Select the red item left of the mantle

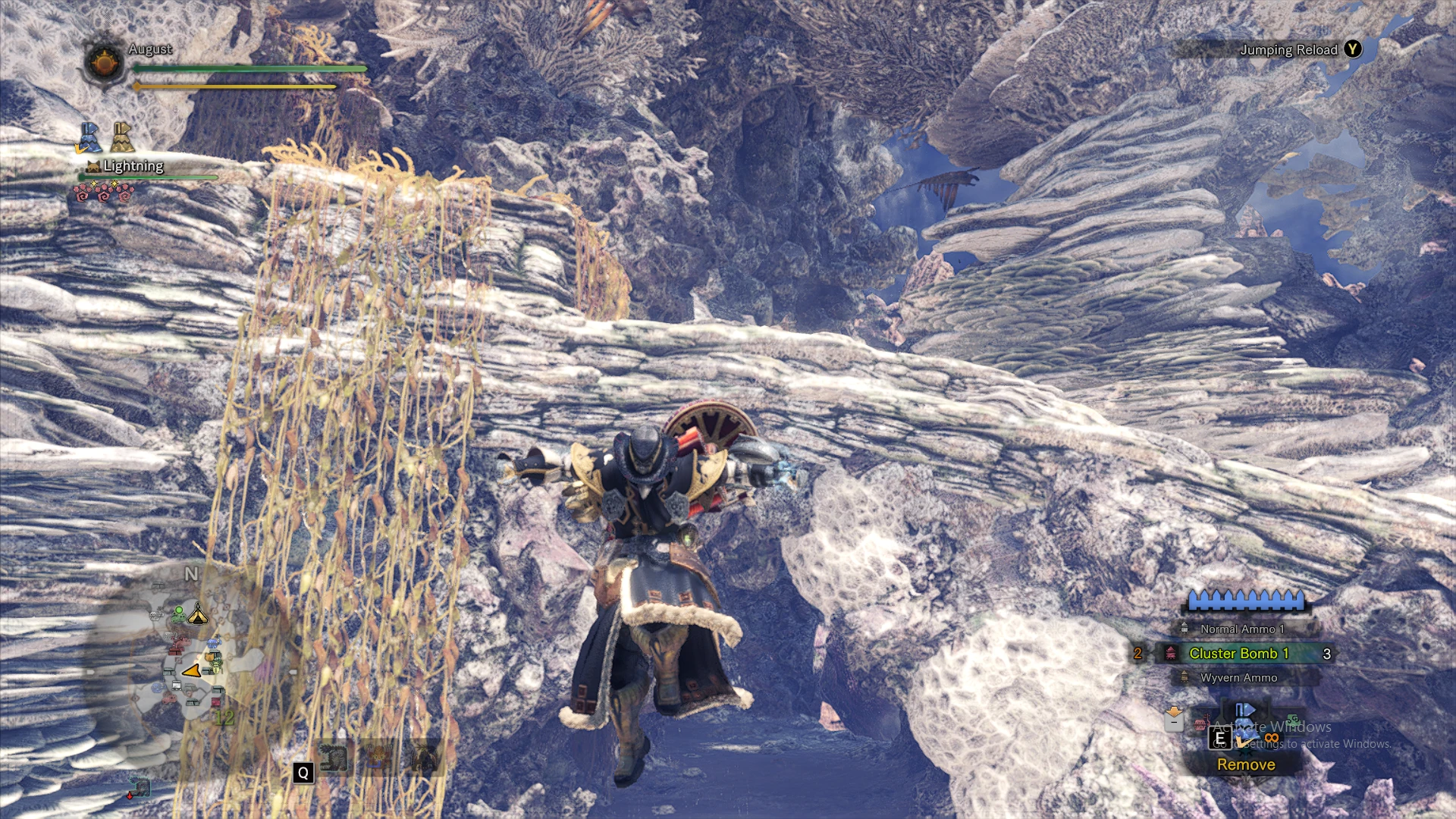pyautogui.click(x=1201, y=723)
